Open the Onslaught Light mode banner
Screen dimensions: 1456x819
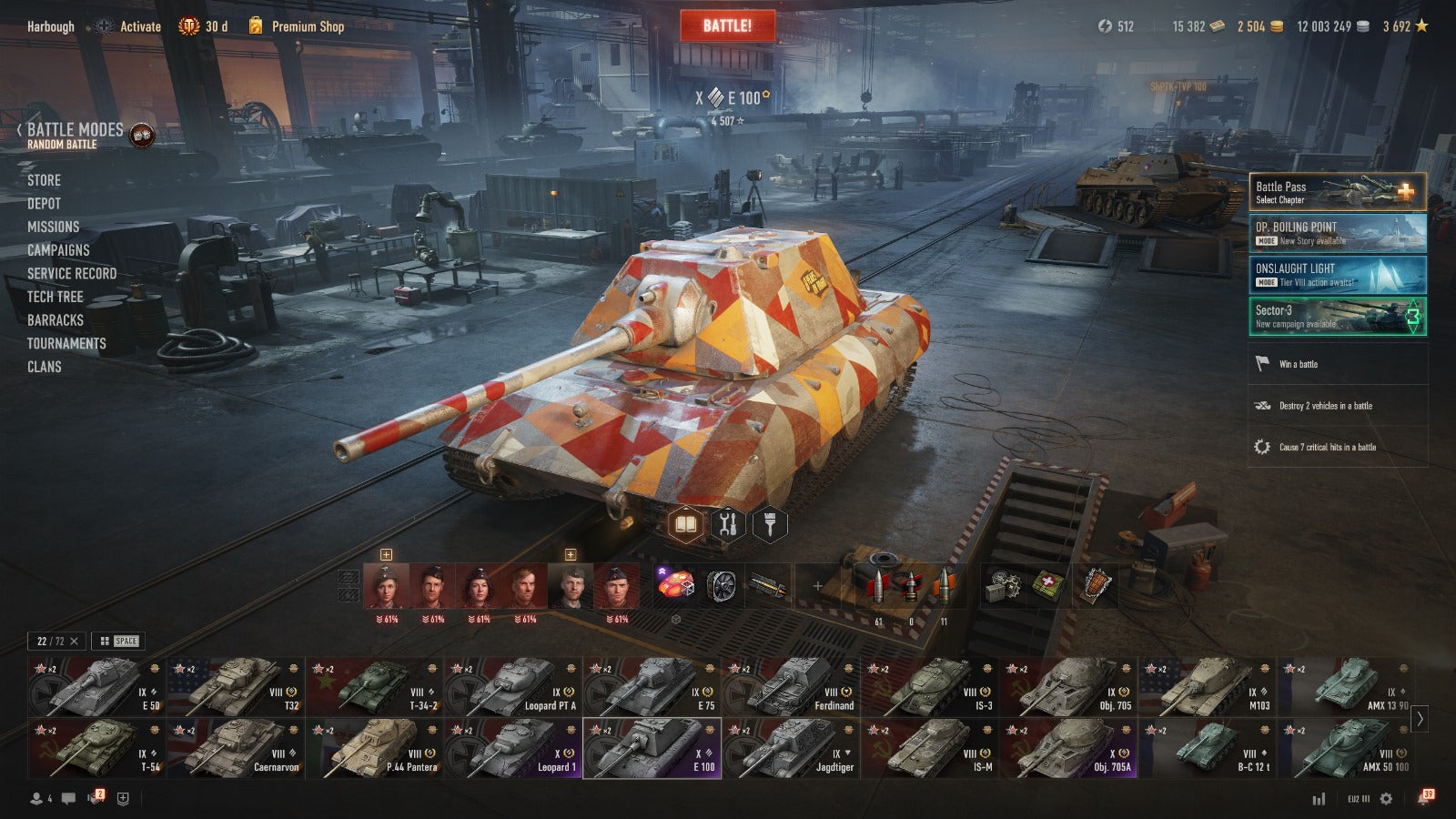click(x=1337, y=274)
